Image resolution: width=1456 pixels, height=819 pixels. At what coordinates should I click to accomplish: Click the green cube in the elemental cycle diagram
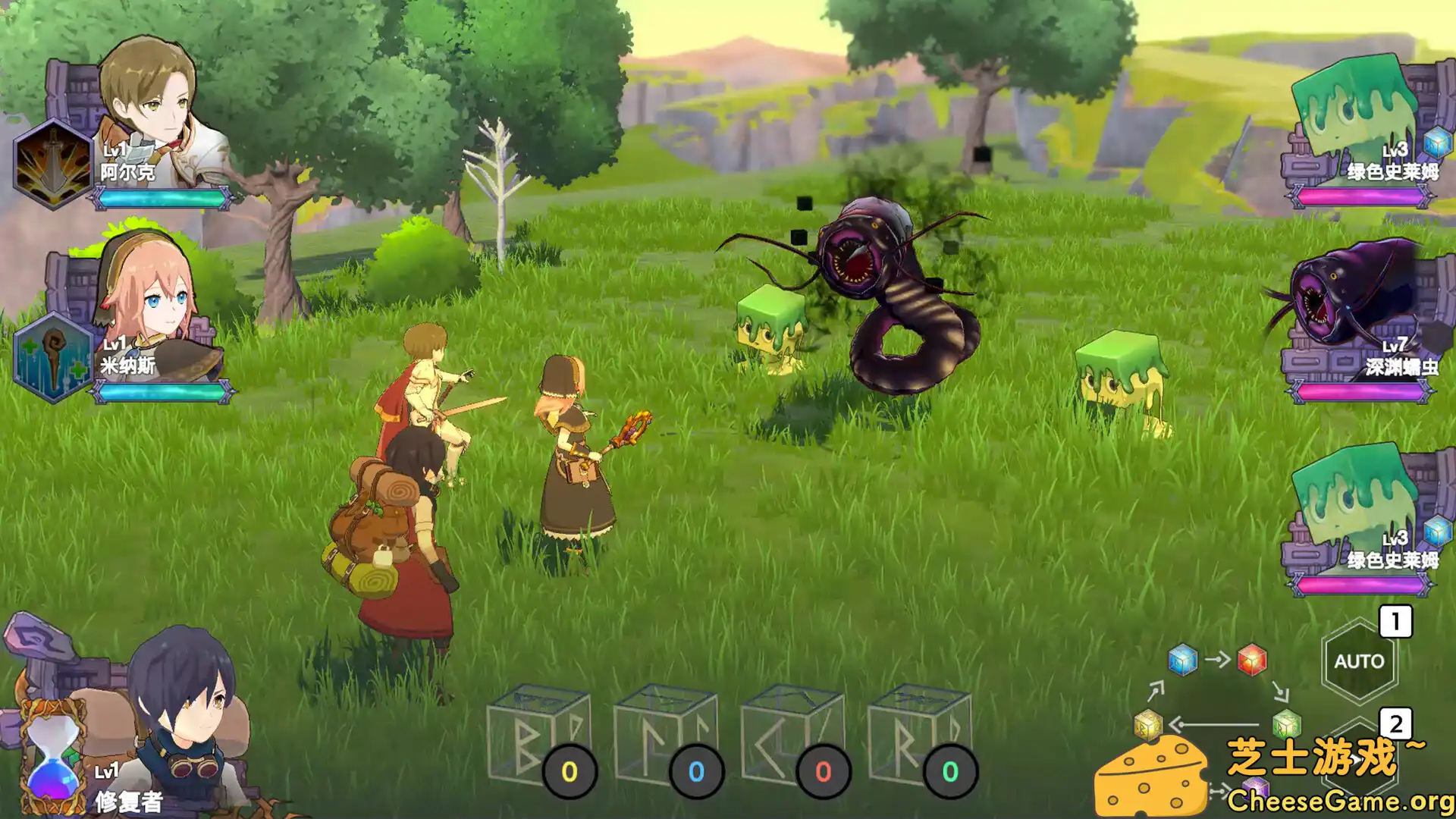click(1285, 724)
